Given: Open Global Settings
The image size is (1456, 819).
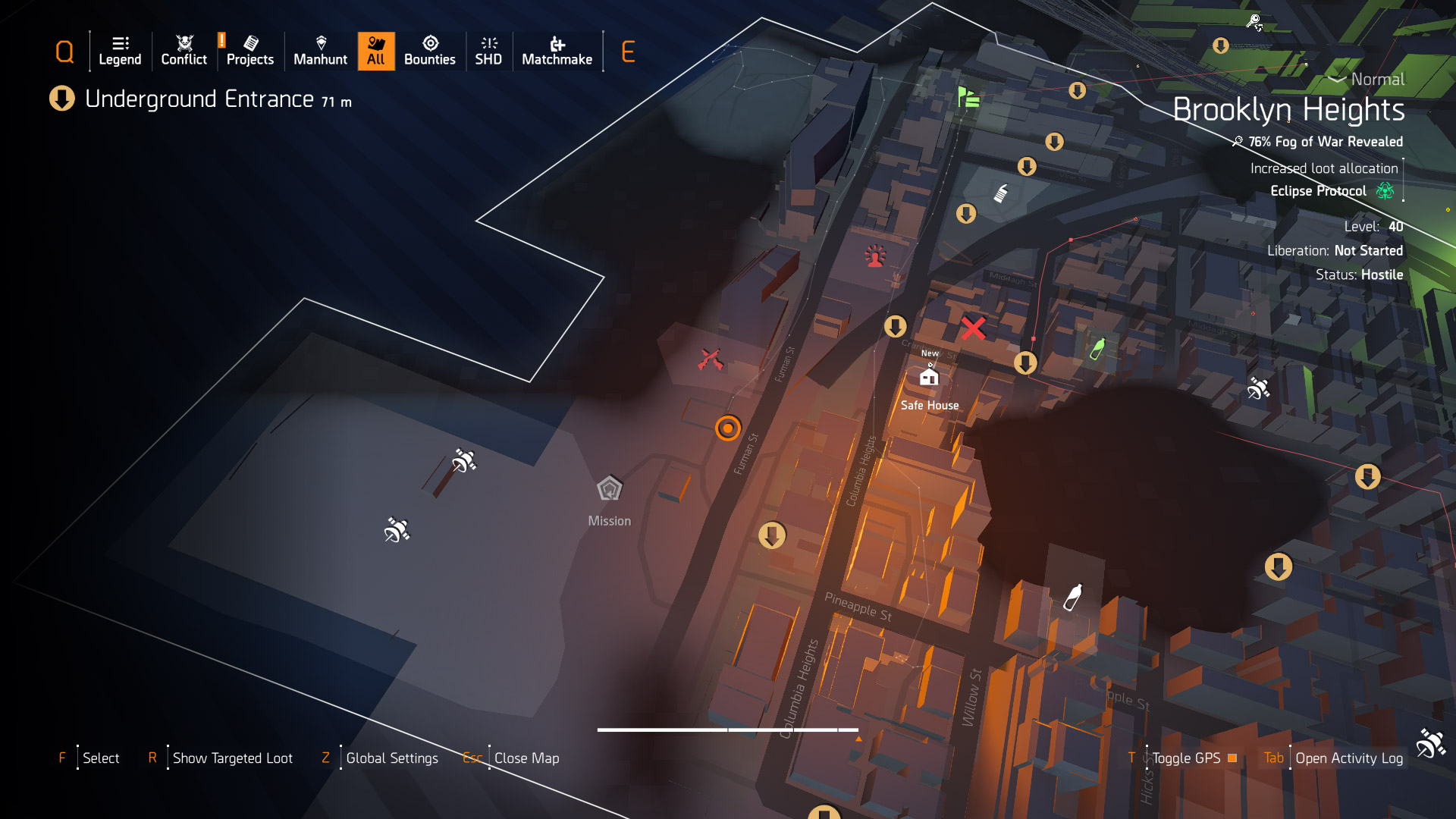Looking at the screenshot, I should [391, 758].
